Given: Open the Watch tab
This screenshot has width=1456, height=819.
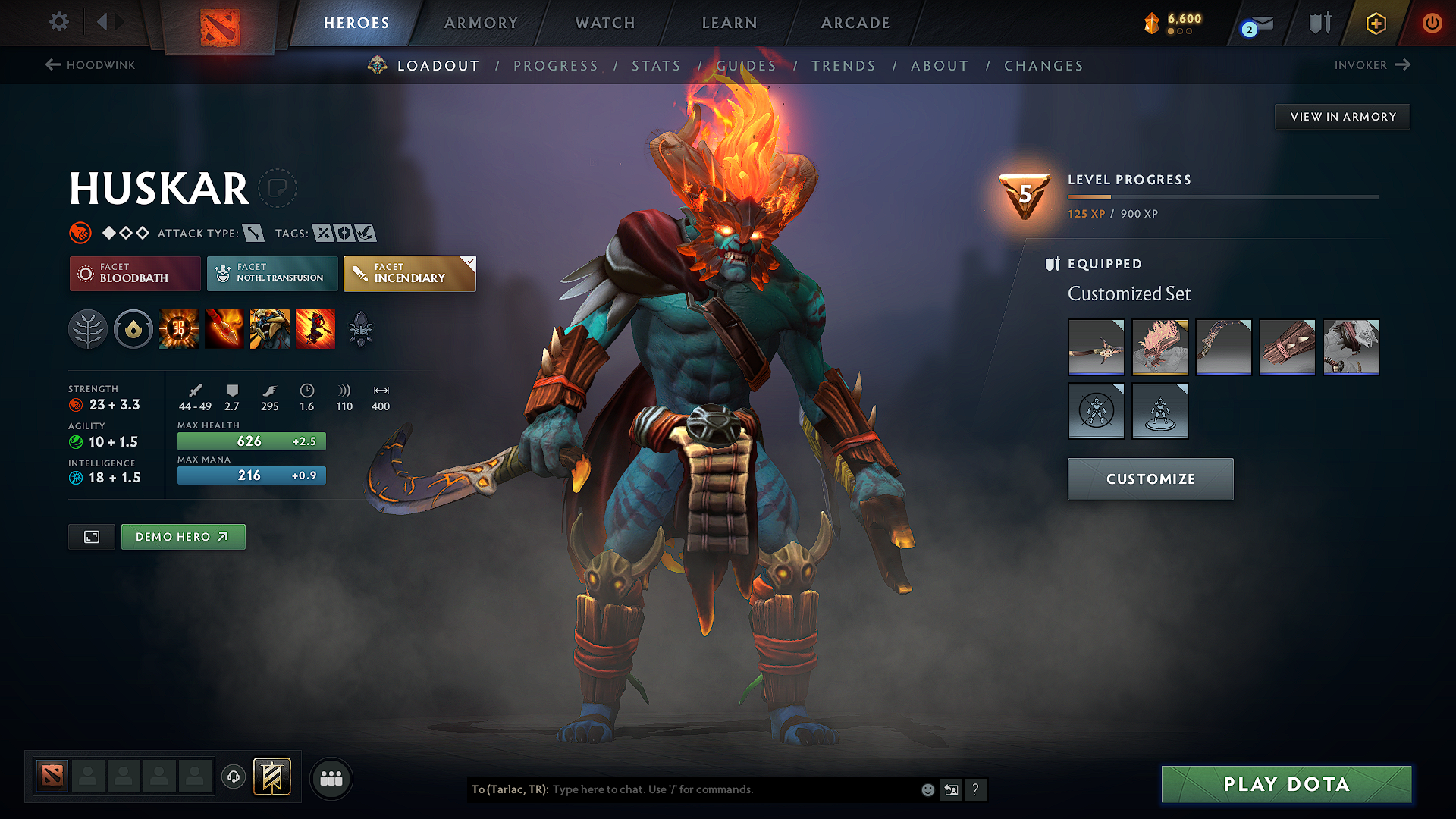Looking at the screenshot, I should click(x=605, y=23).
